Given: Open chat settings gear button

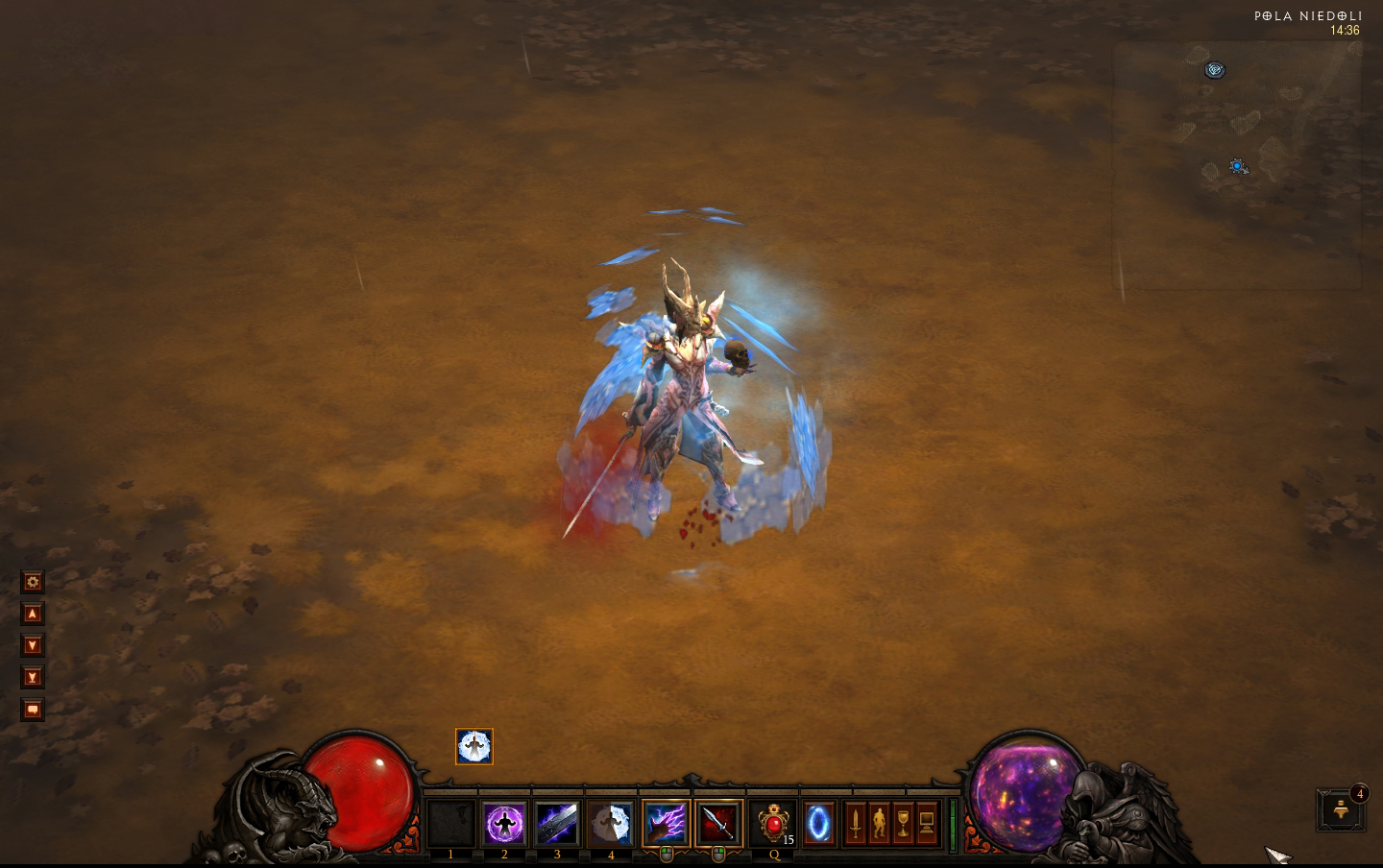Looking at the screenshot, I should point(33,582).
